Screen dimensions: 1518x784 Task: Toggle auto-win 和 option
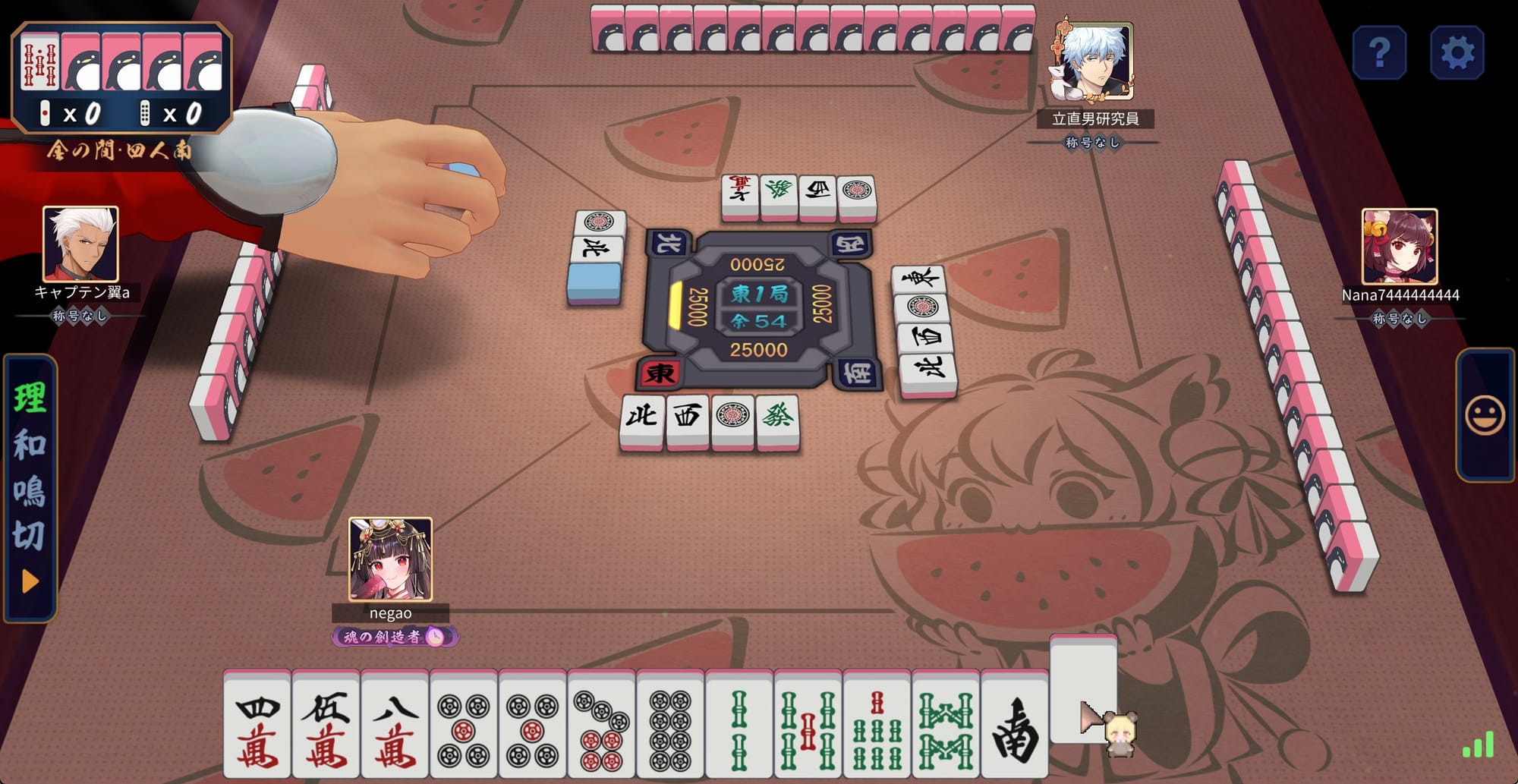click(30, 444)
